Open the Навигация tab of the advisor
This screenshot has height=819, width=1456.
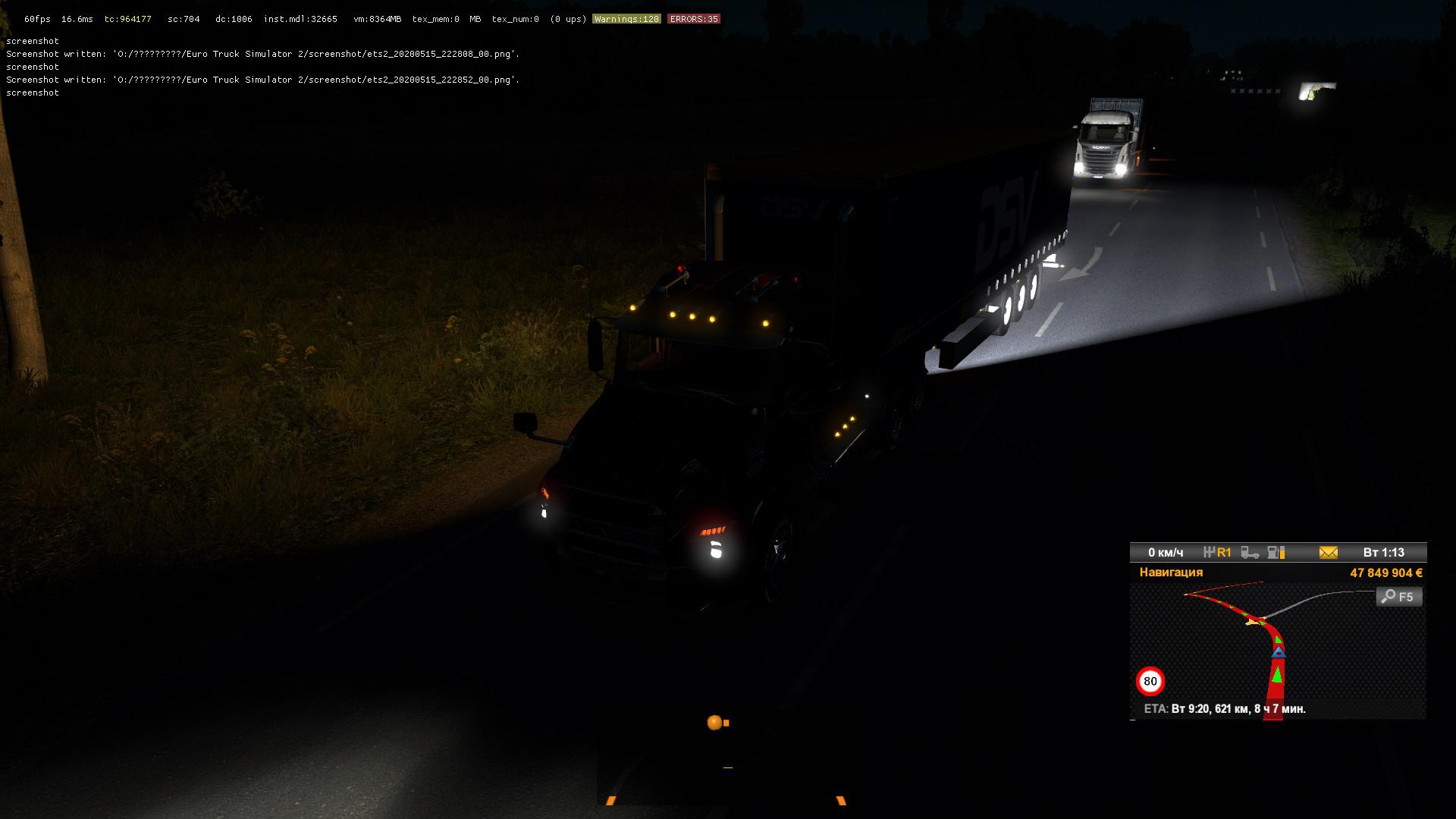click(x=1171, y=573)
